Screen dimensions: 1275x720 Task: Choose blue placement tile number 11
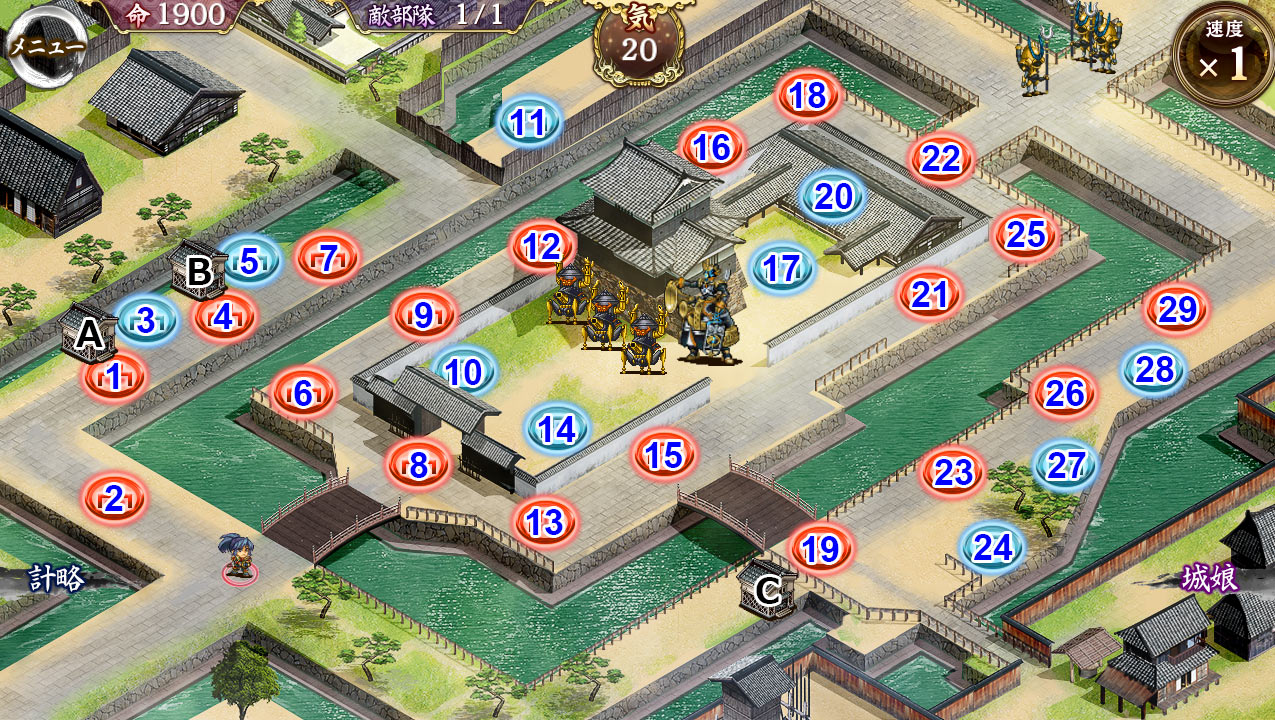(x=529, y=122)
